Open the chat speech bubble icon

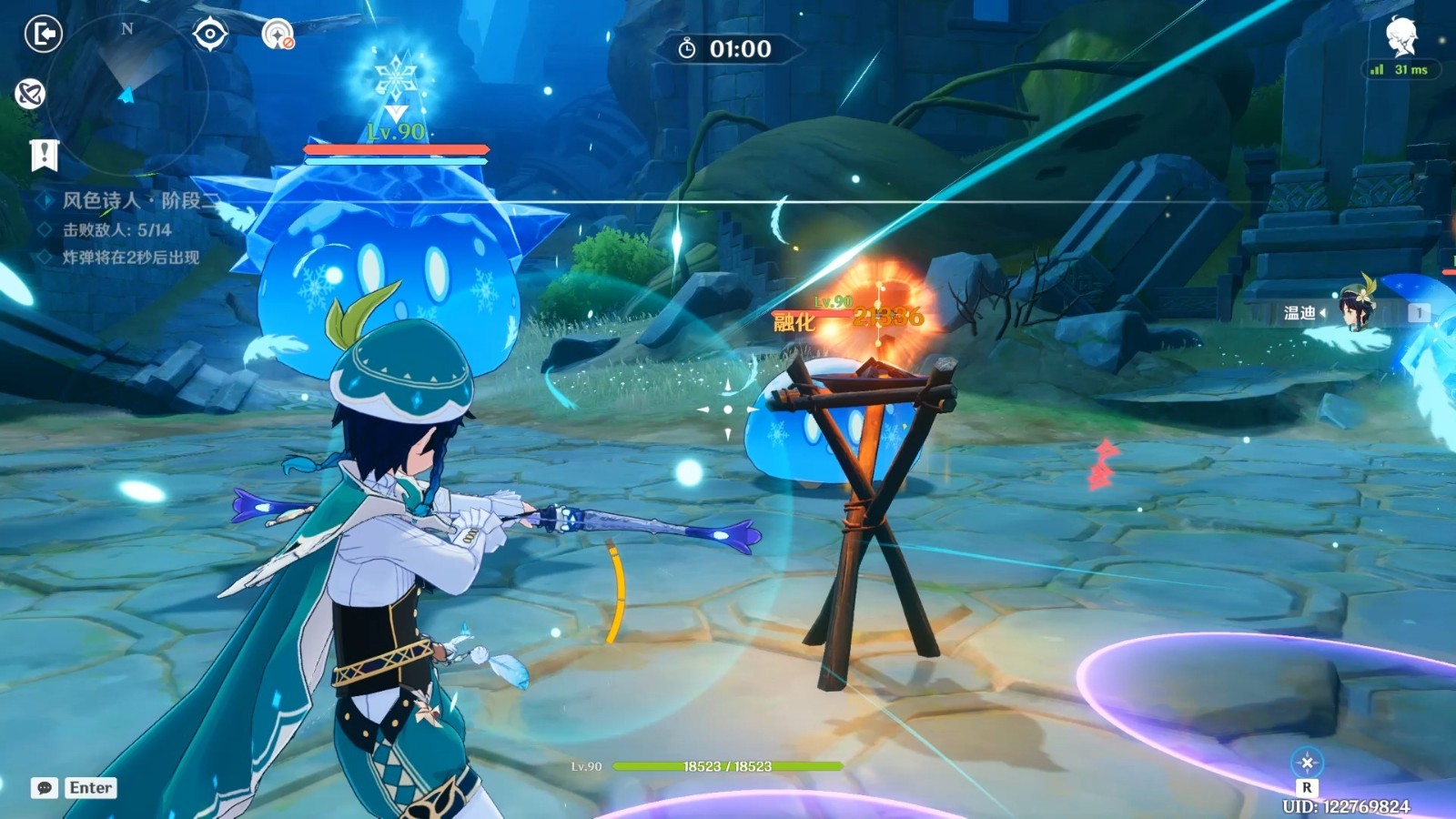pos(44,788)
